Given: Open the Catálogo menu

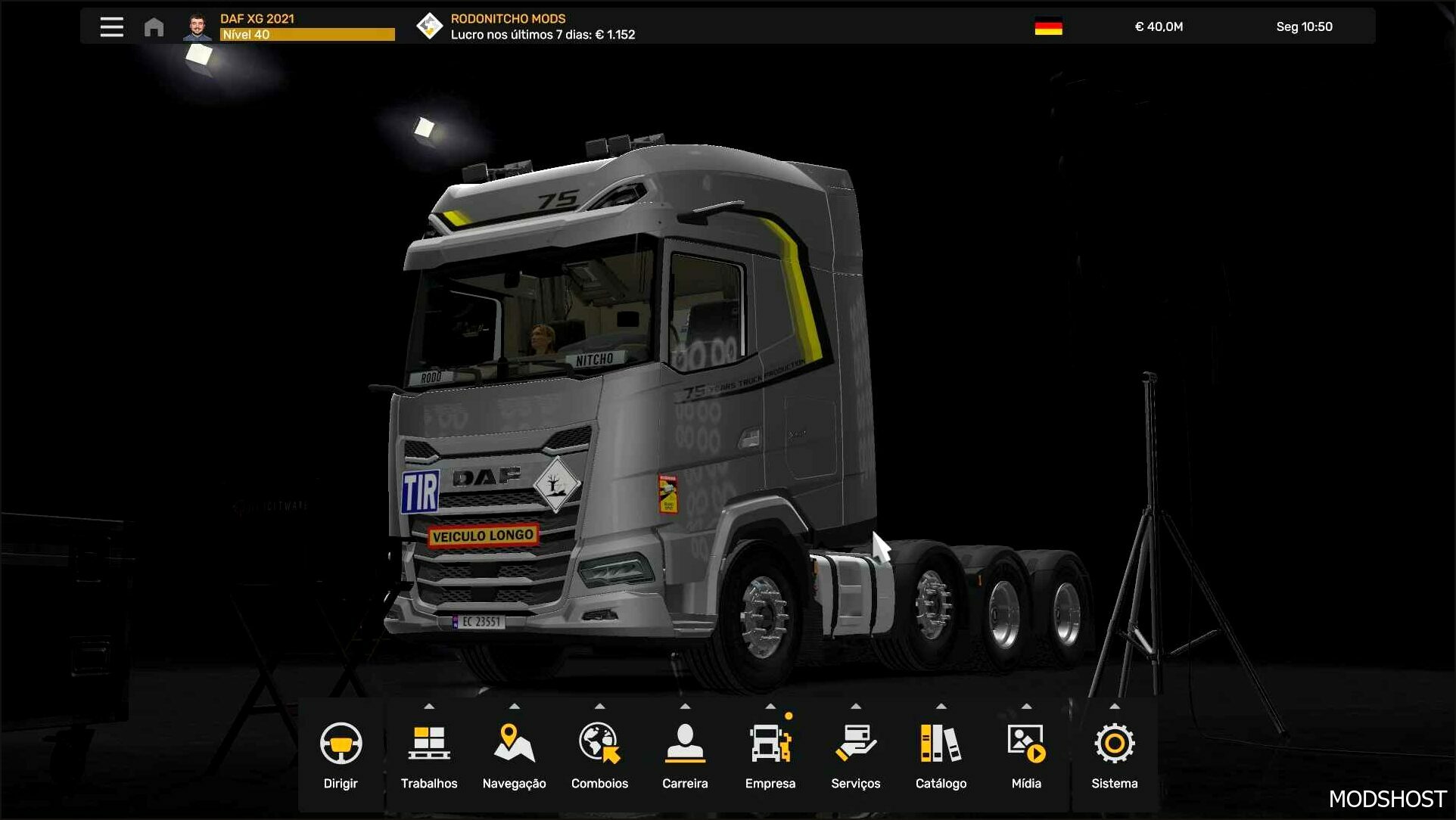Looking at the screenshot, I should coord(941,753).
